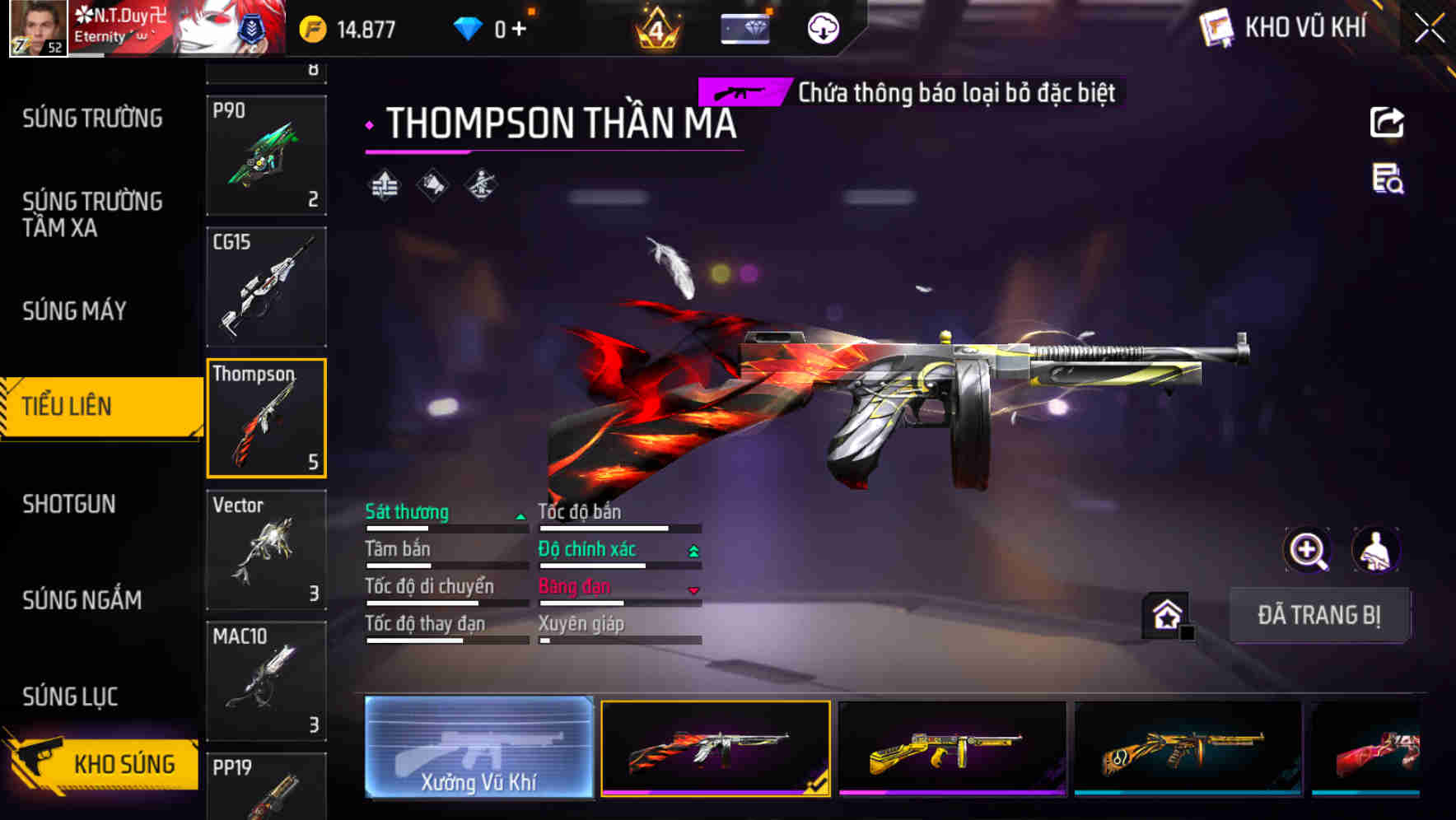
Task: Select the zoom-in magnifier icon
Action: pos(1308,550)
